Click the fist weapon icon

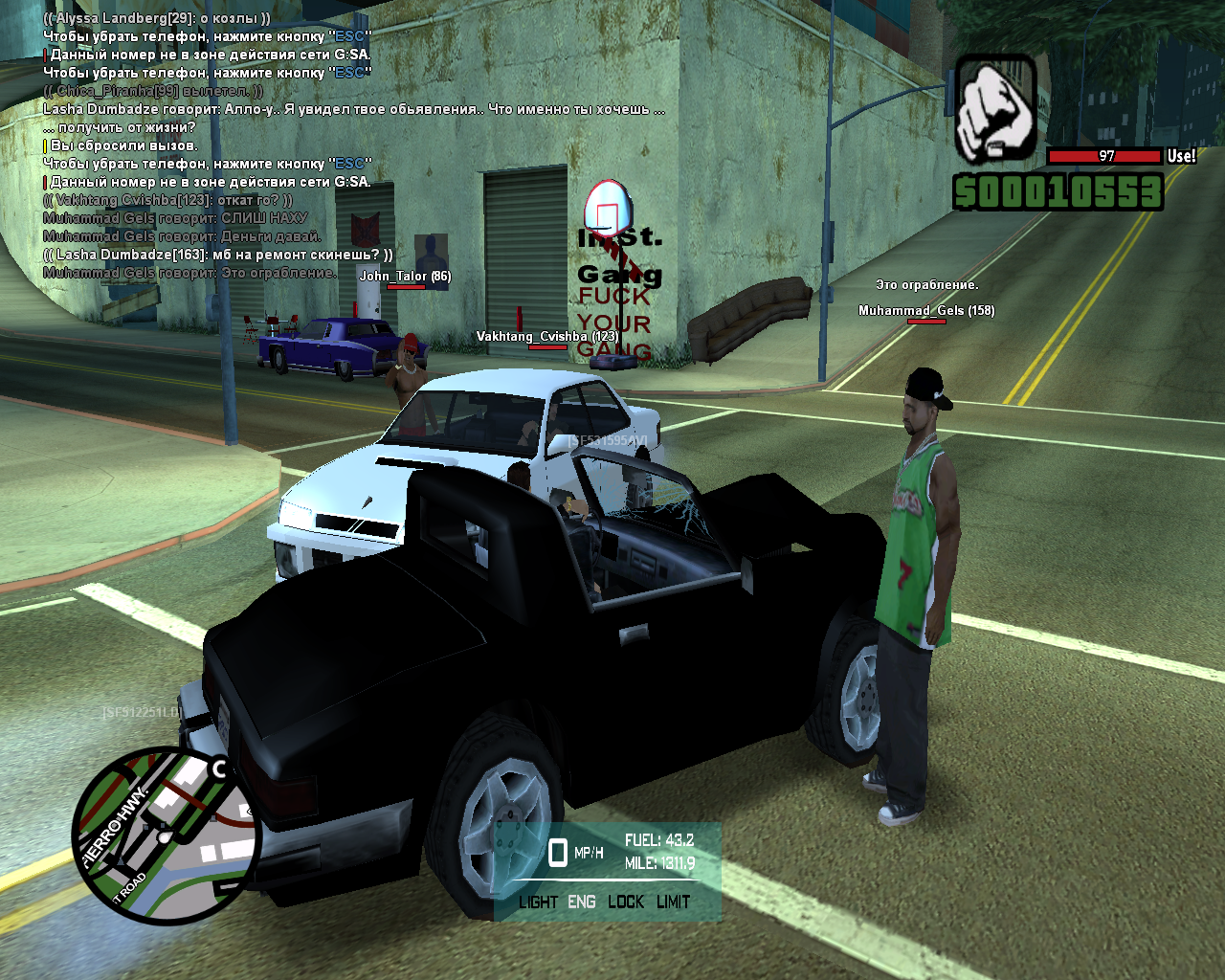click(x=995, y=110)
